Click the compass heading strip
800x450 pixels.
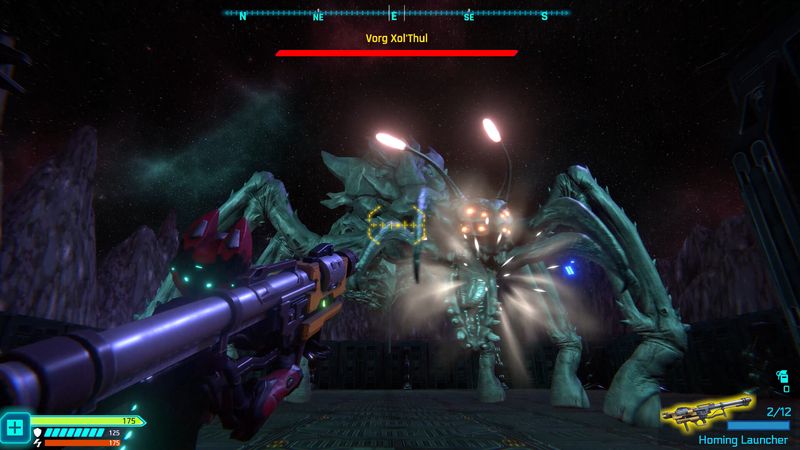[396, 14]
